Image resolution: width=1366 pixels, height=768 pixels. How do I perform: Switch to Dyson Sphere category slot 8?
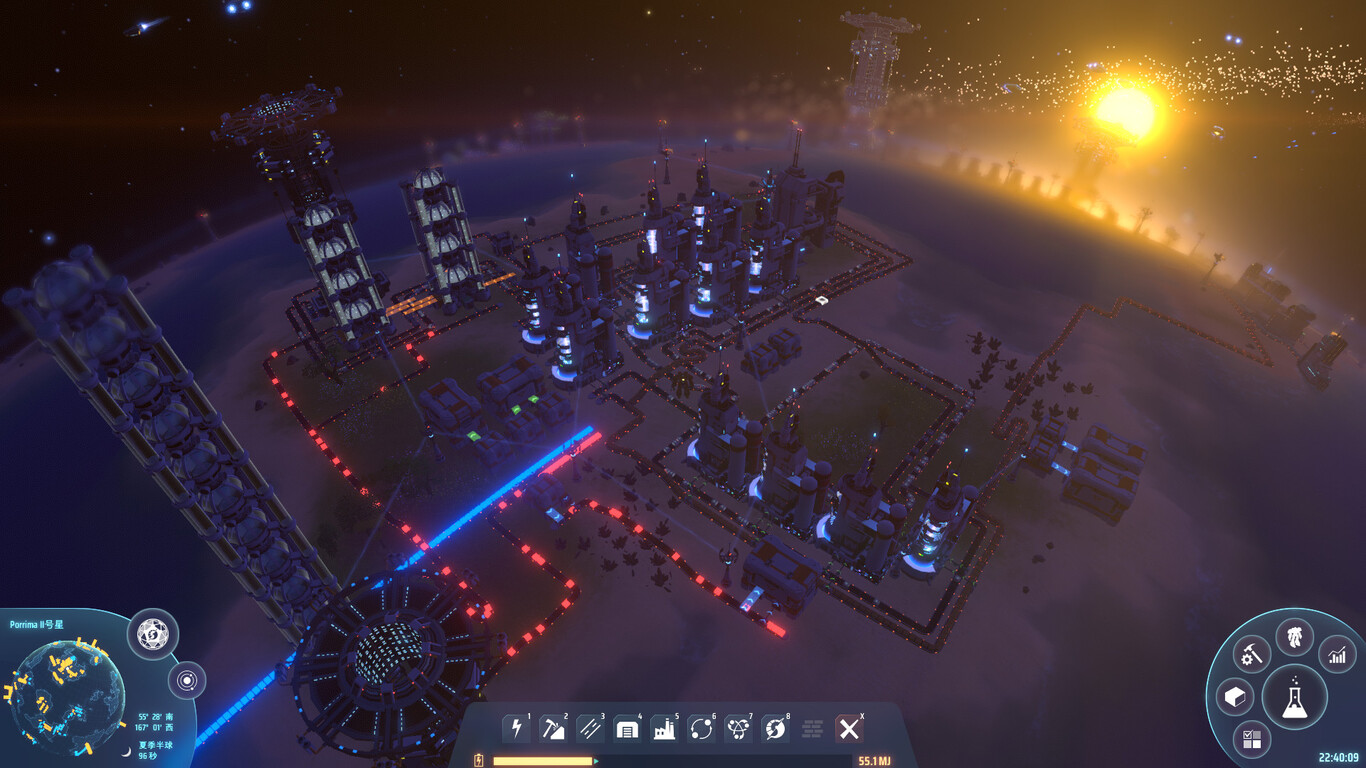coord(775,730)
